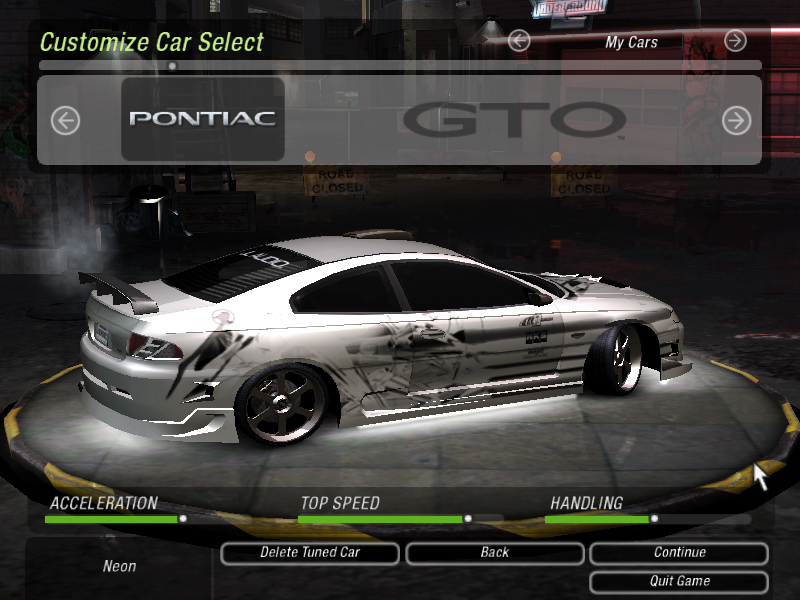Switch My Cars category to the previous one
The width and height of the screenshot is (800, 600).
pos(518,41)
